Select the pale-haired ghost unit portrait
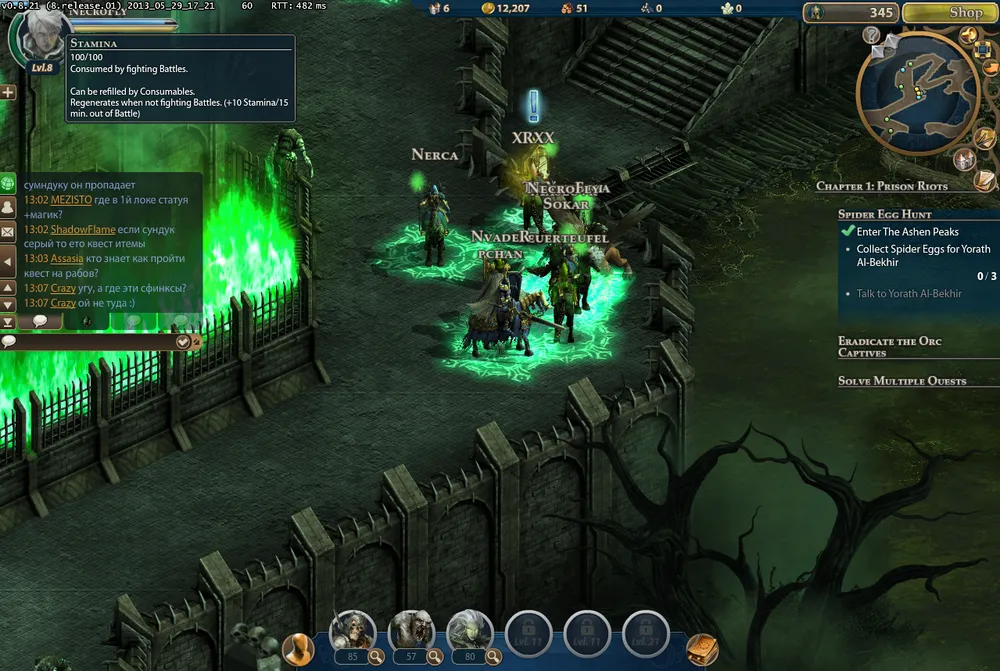The width and height of the screenshot is (1000, 671). pyautogui.click(x=469, y=630)
